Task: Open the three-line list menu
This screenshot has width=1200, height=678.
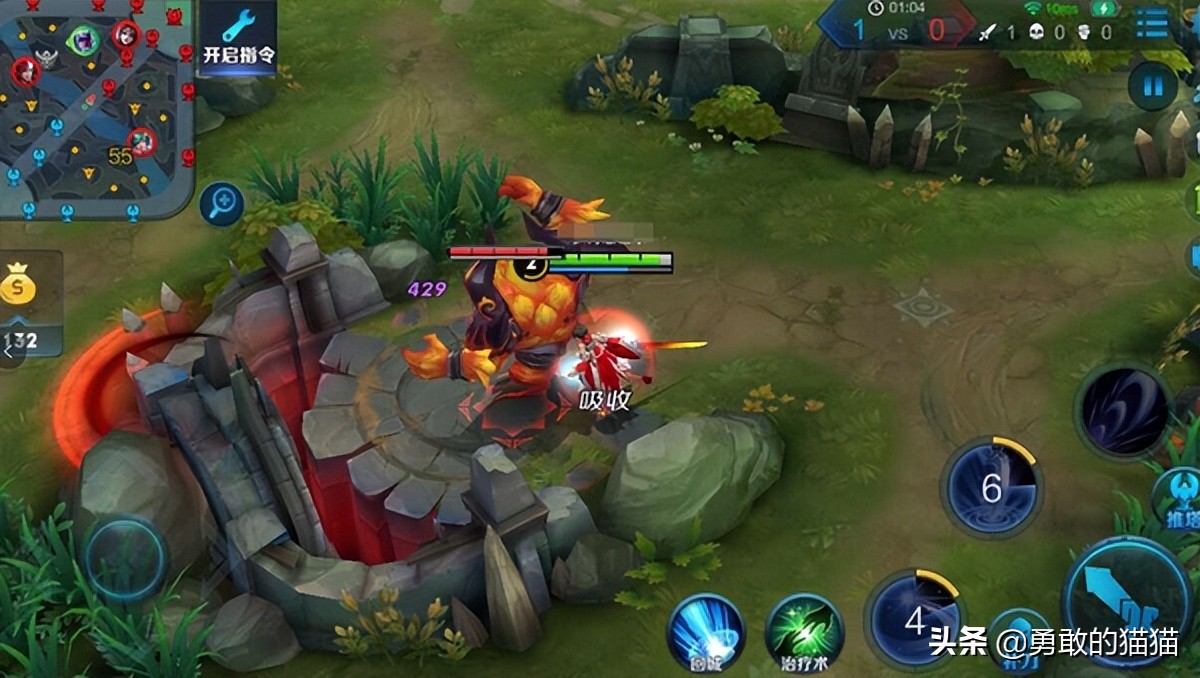Action: pos(1151,24)
